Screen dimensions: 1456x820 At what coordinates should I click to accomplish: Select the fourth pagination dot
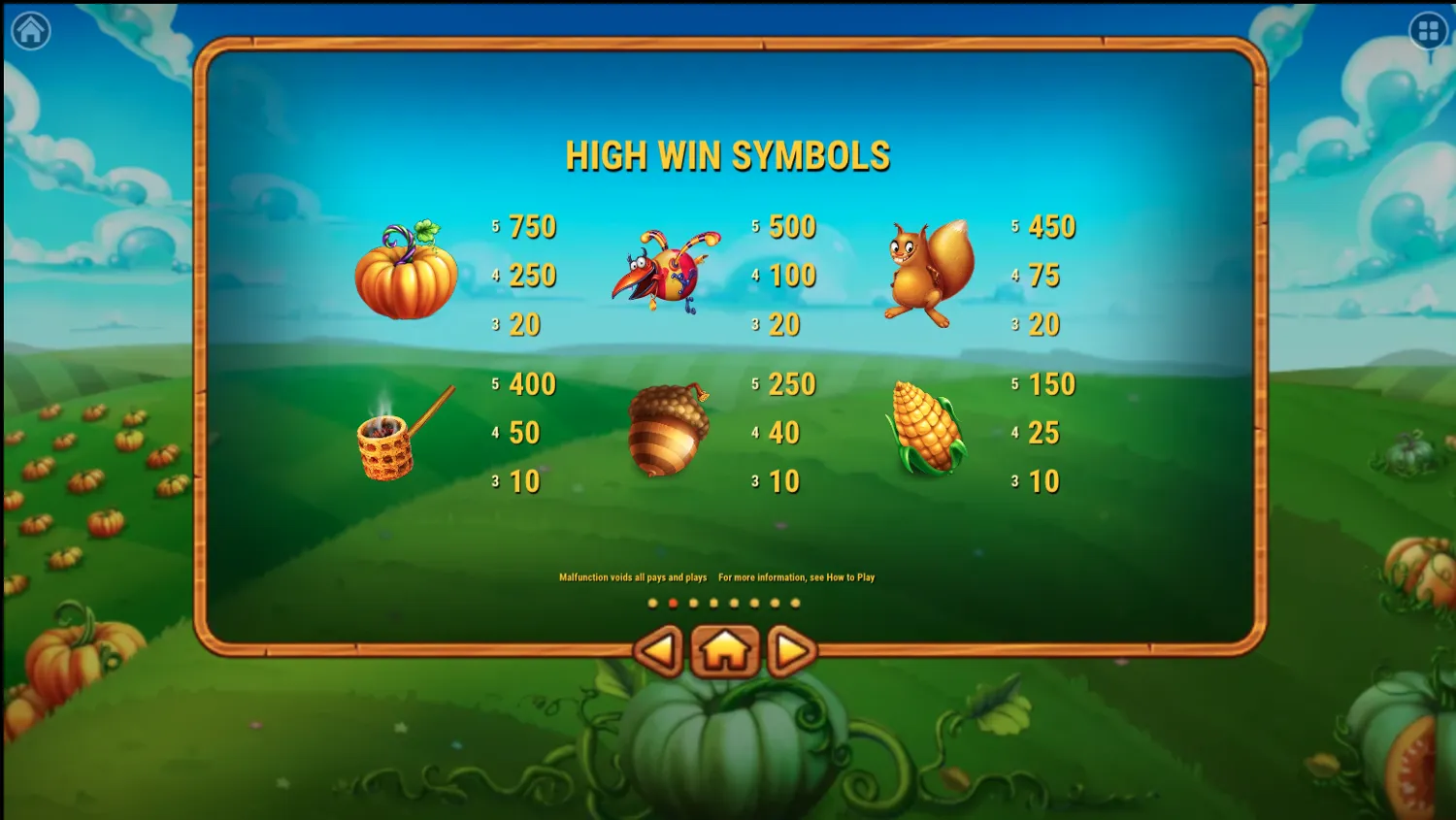click(x=713, y=602)
